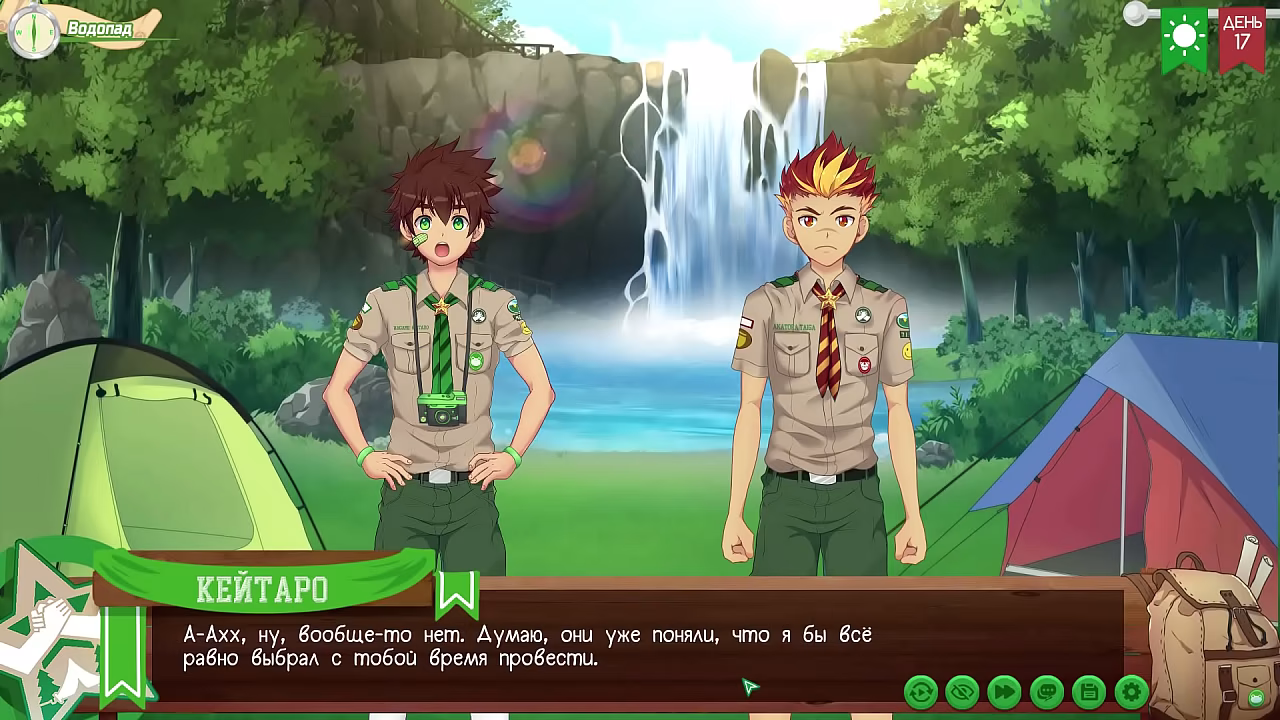Hide the dialogue box with eye icon

962,691
